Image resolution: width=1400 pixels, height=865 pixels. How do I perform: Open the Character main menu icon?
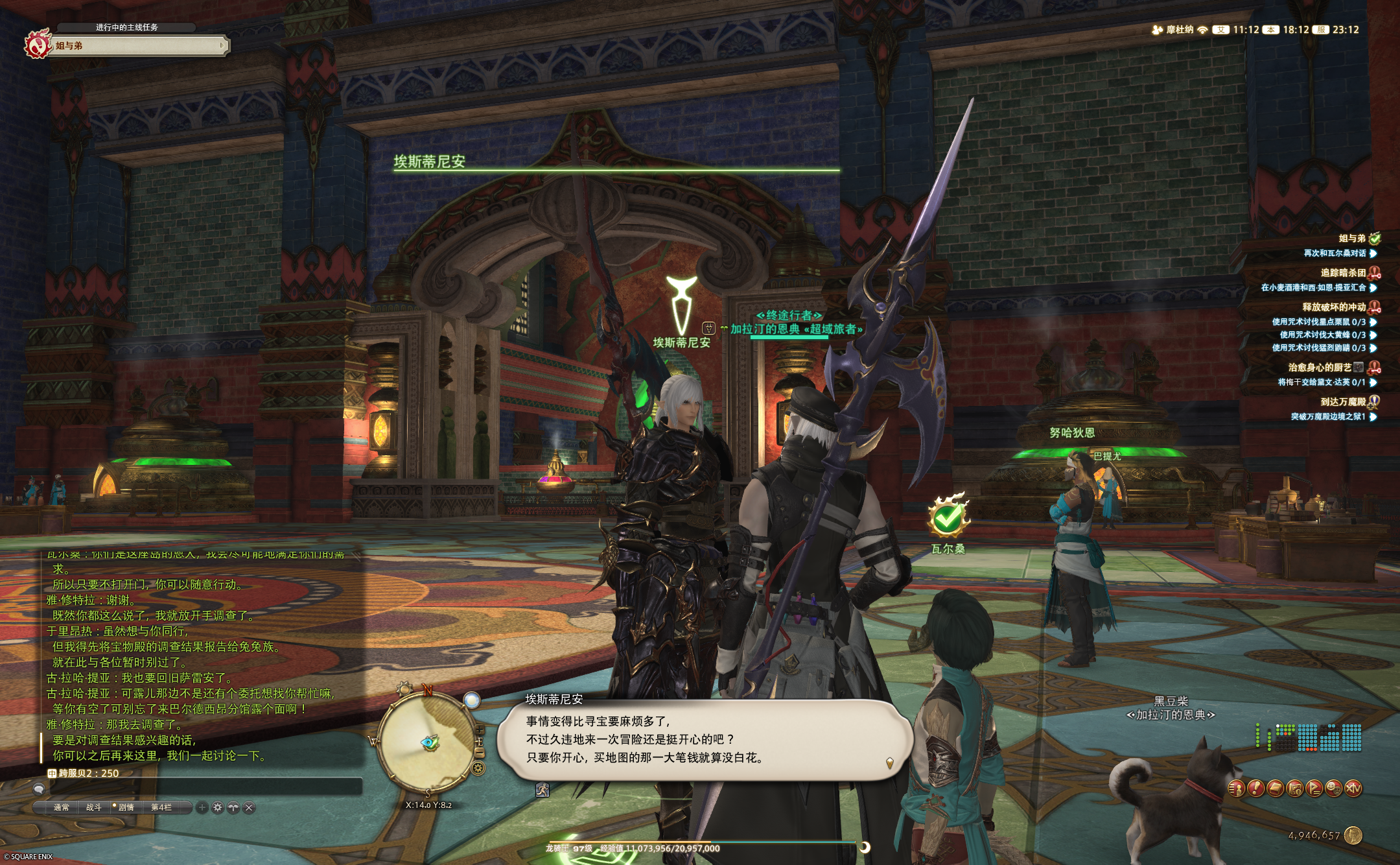[1236, 788]
